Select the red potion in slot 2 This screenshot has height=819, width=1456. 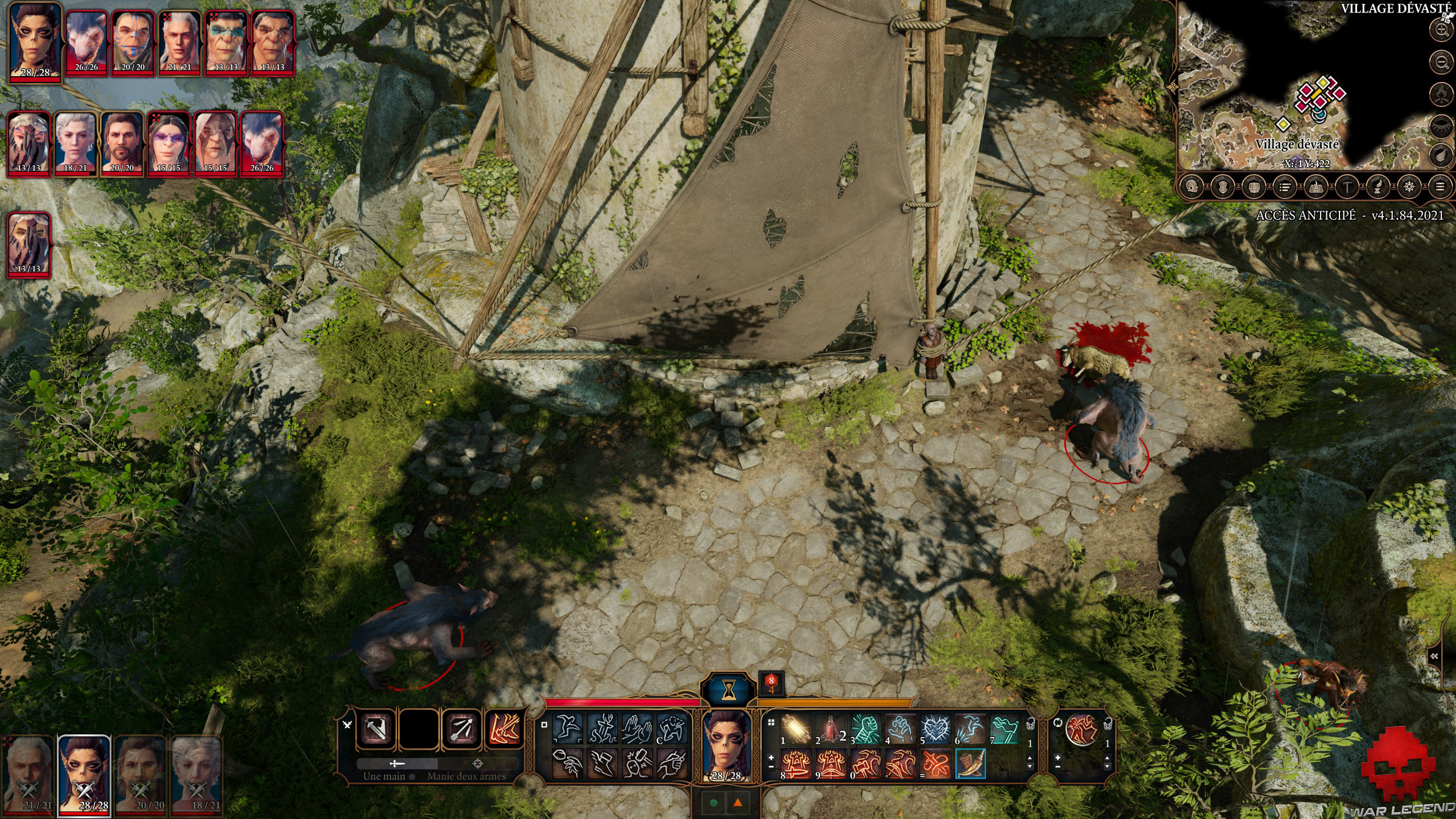click(830, 729)
